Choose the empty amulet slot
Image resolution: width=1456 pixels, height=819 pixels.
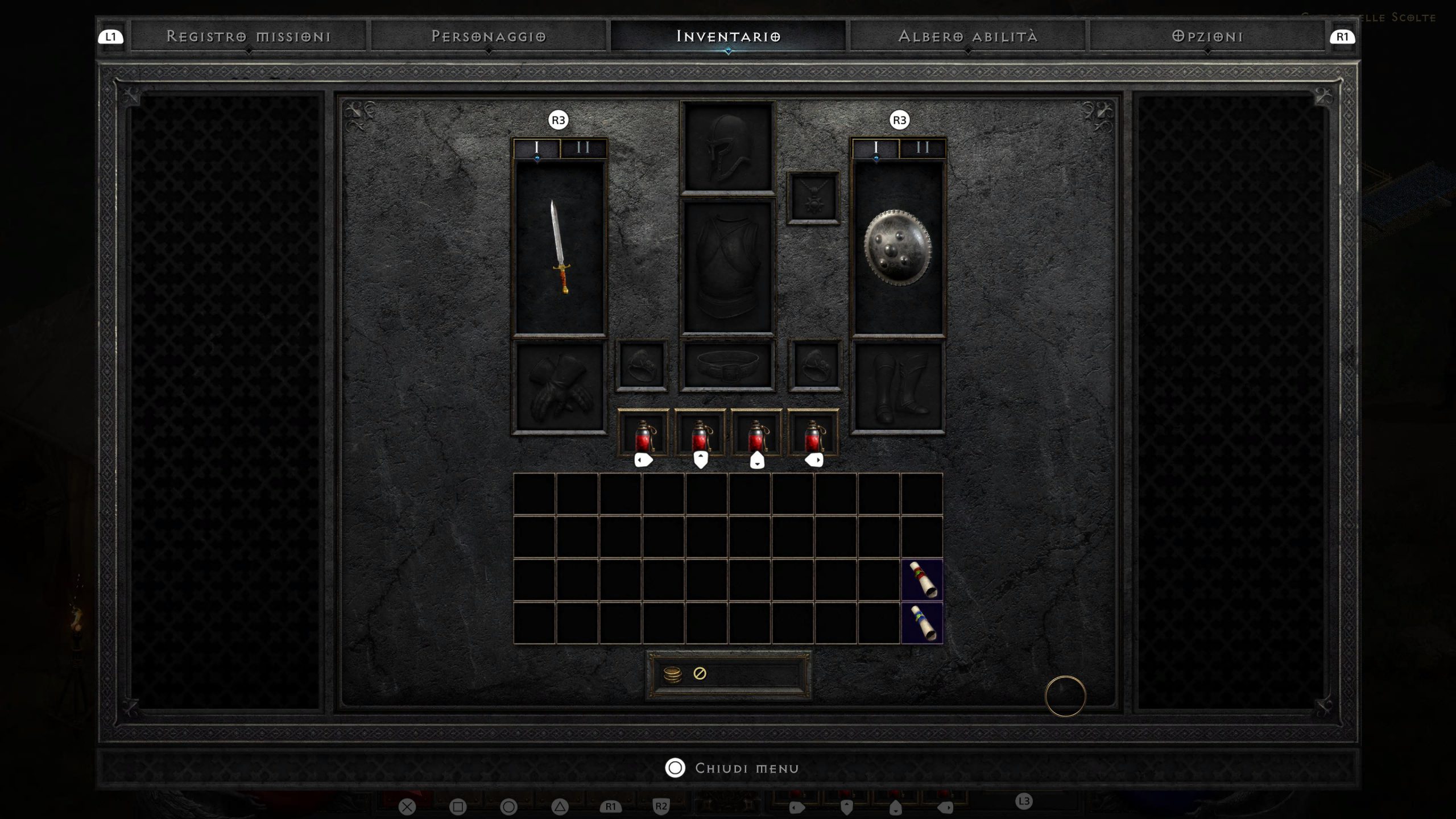[x=813, y=197]
